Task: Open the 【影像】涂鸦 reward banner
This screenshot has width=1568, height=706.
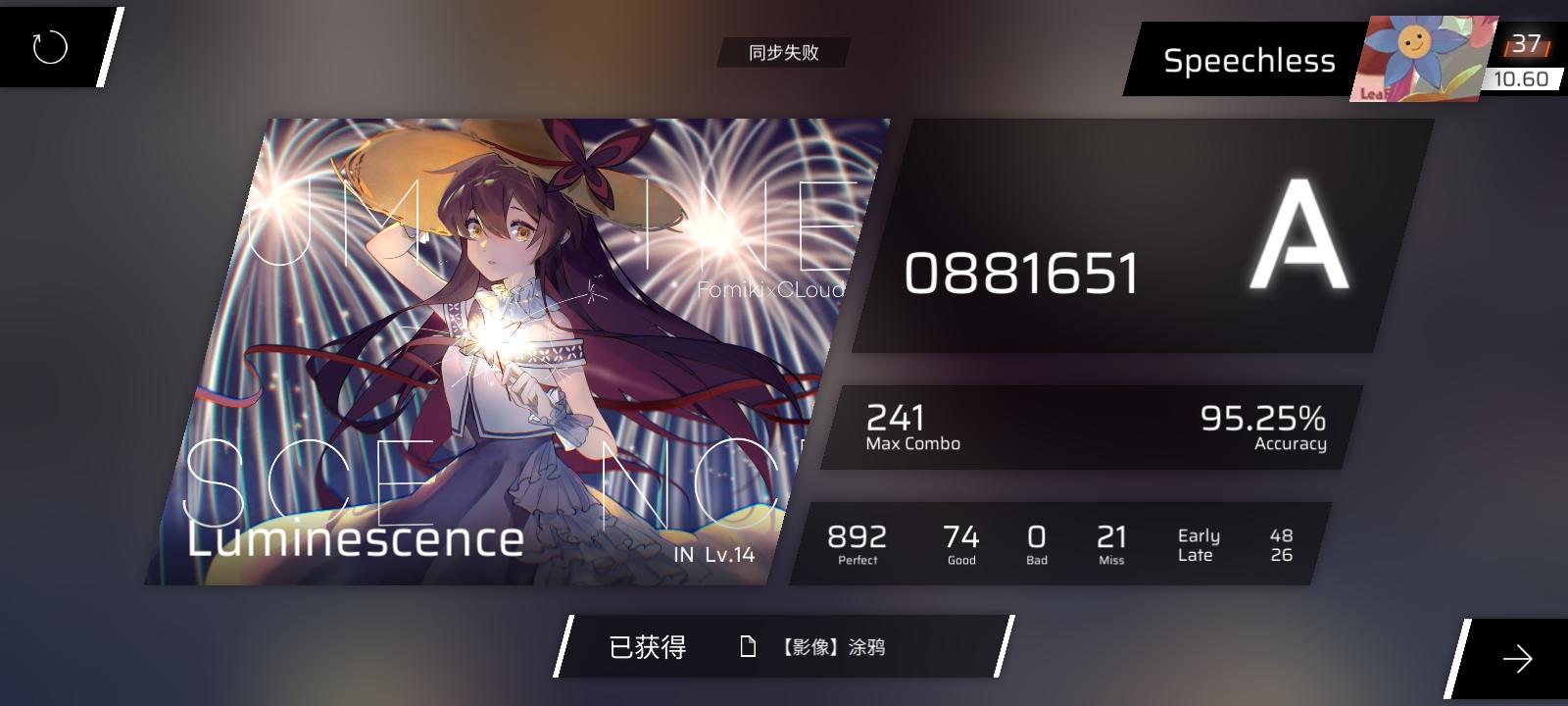Action: [832, 647]
